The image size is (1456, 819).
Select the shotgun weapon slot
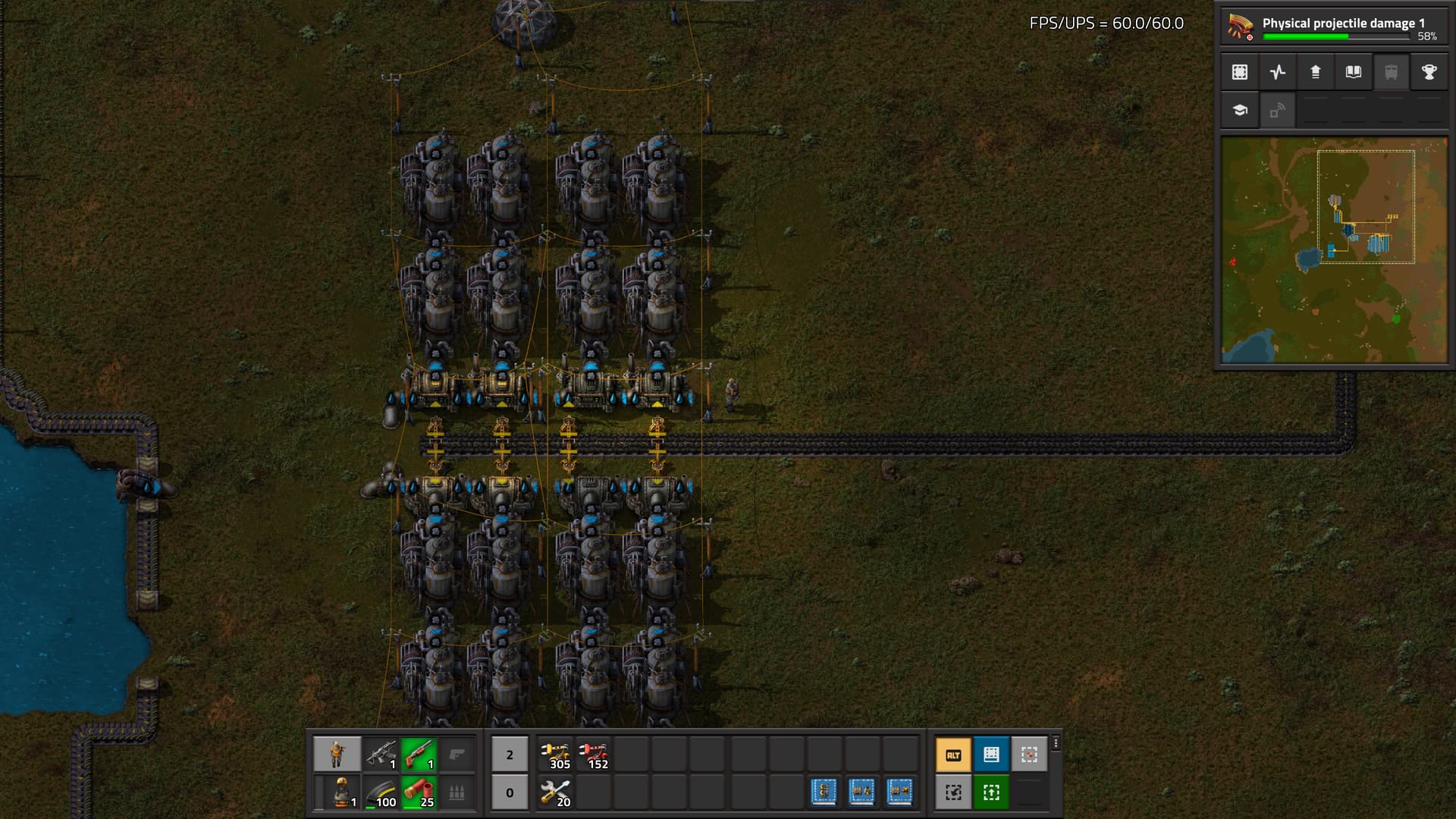pos(419,755)
